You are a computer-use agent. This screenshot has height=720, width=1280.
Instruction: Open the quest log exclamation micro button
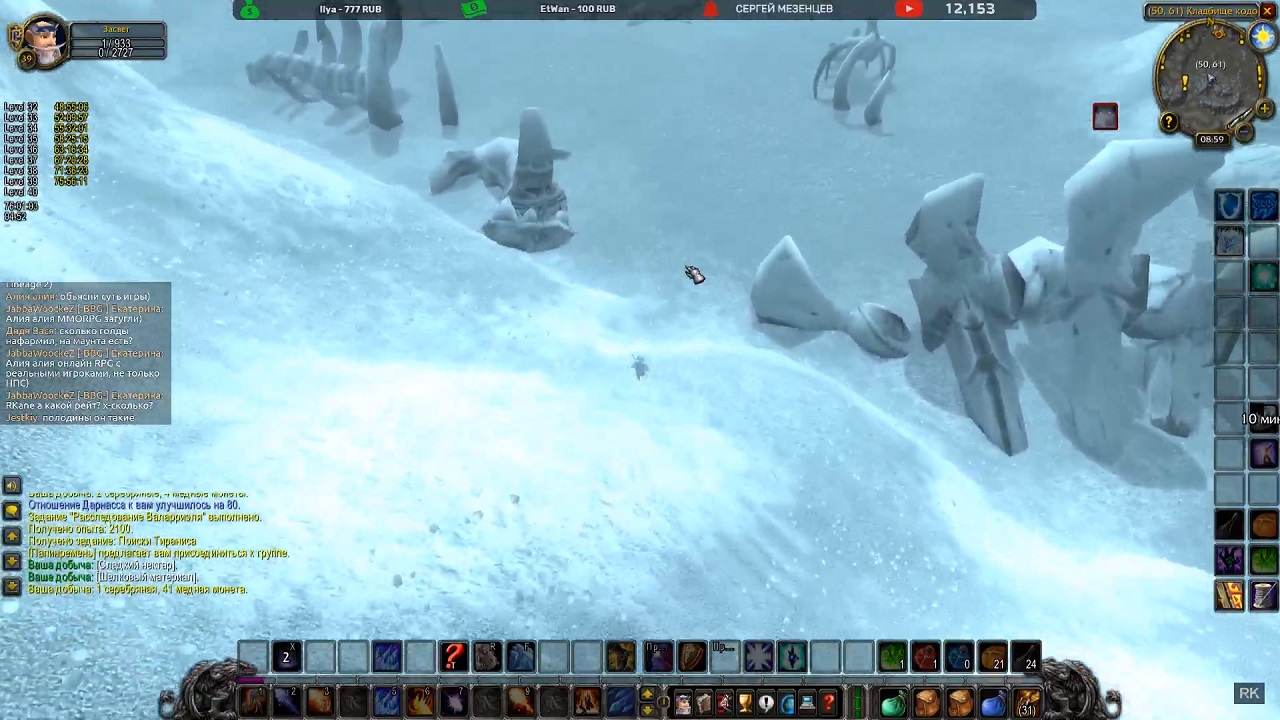tap(766, 704)
